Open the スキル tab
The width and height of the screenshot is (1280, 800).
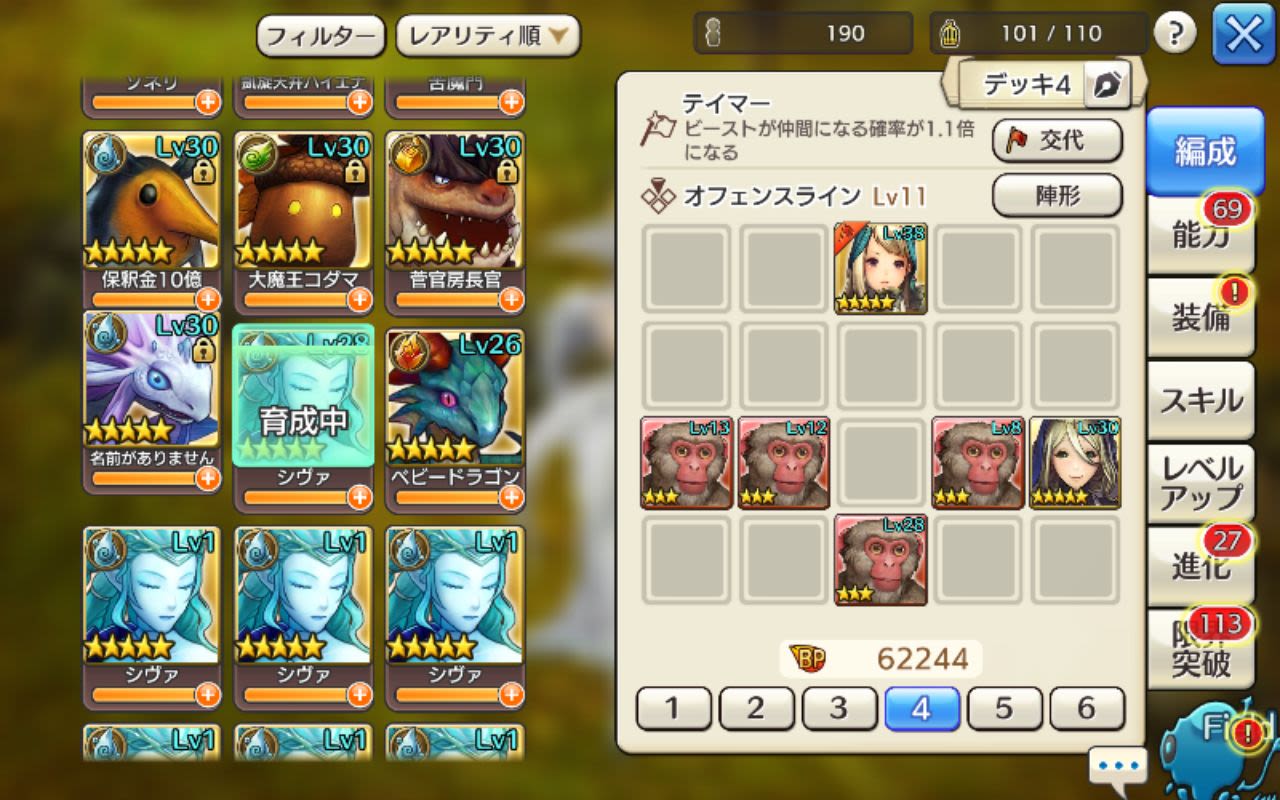[x=1200, y=398]
